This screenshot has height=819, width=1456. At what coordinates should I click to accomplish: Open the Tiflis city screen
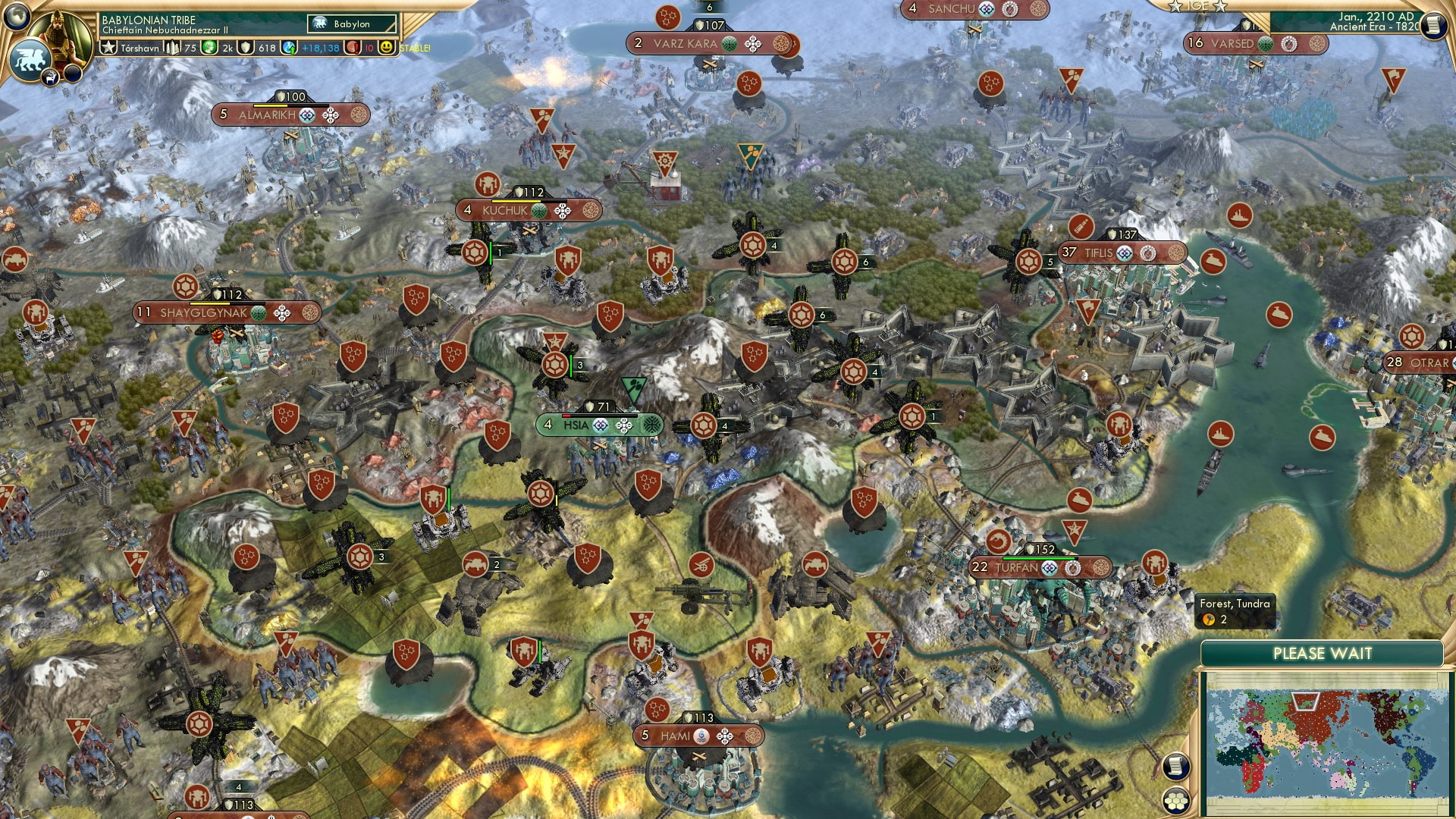point(1099,253)
